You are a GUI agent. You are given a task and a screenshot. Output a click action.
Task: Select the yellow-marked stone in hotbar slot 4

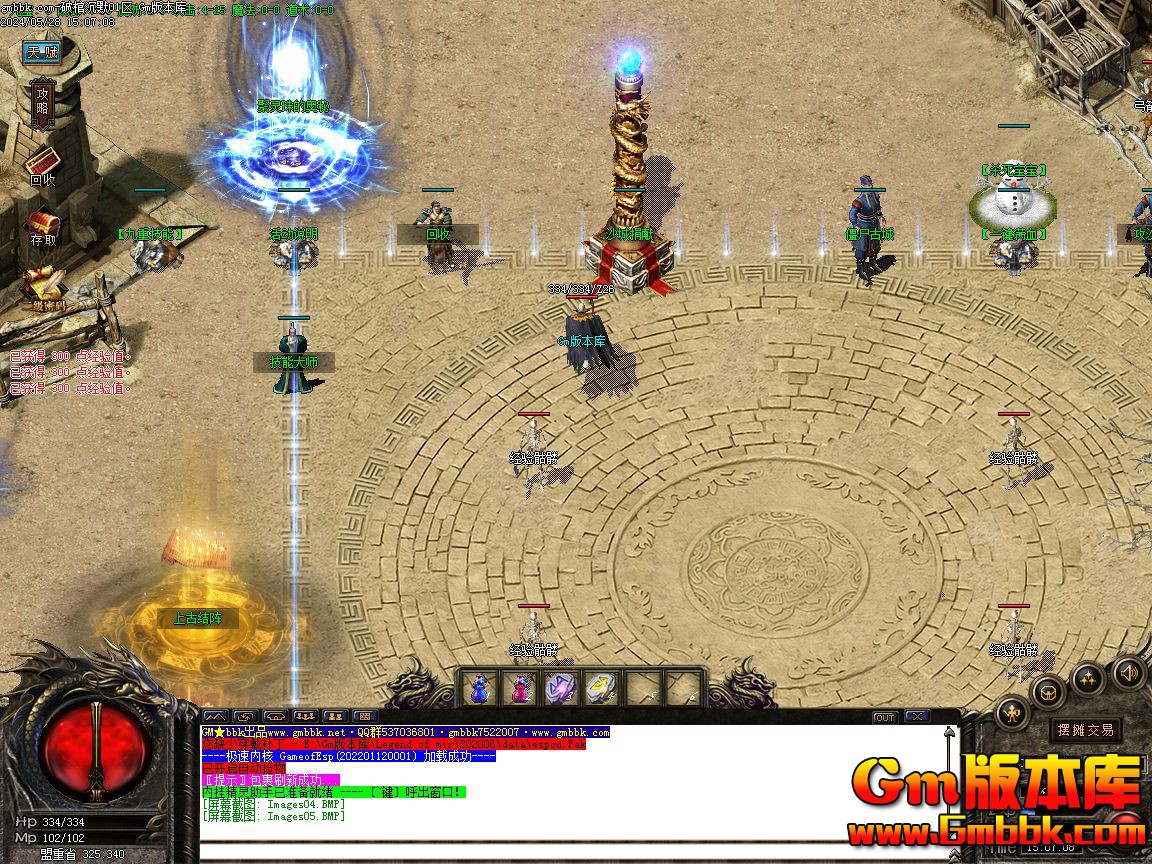599,688
